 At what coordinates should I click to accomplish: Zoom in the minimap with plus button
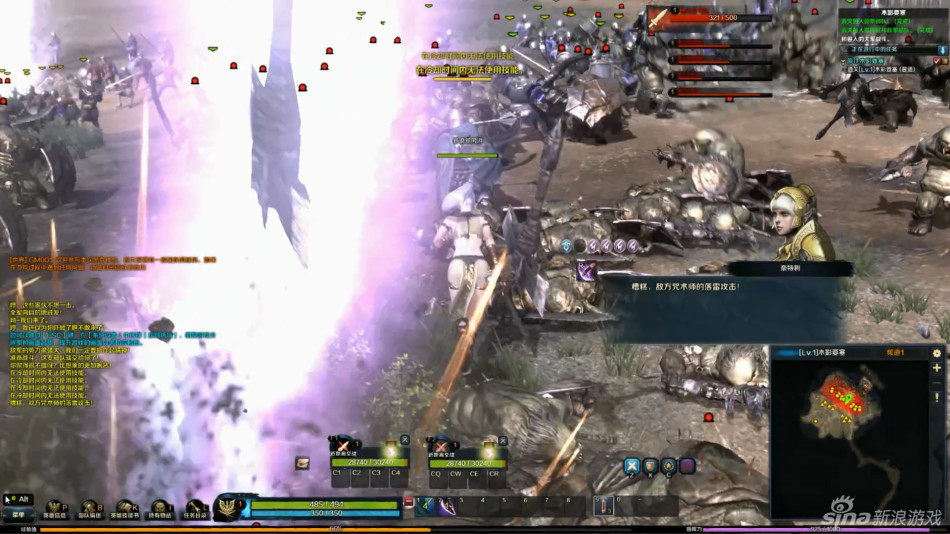tap(937, 368)
